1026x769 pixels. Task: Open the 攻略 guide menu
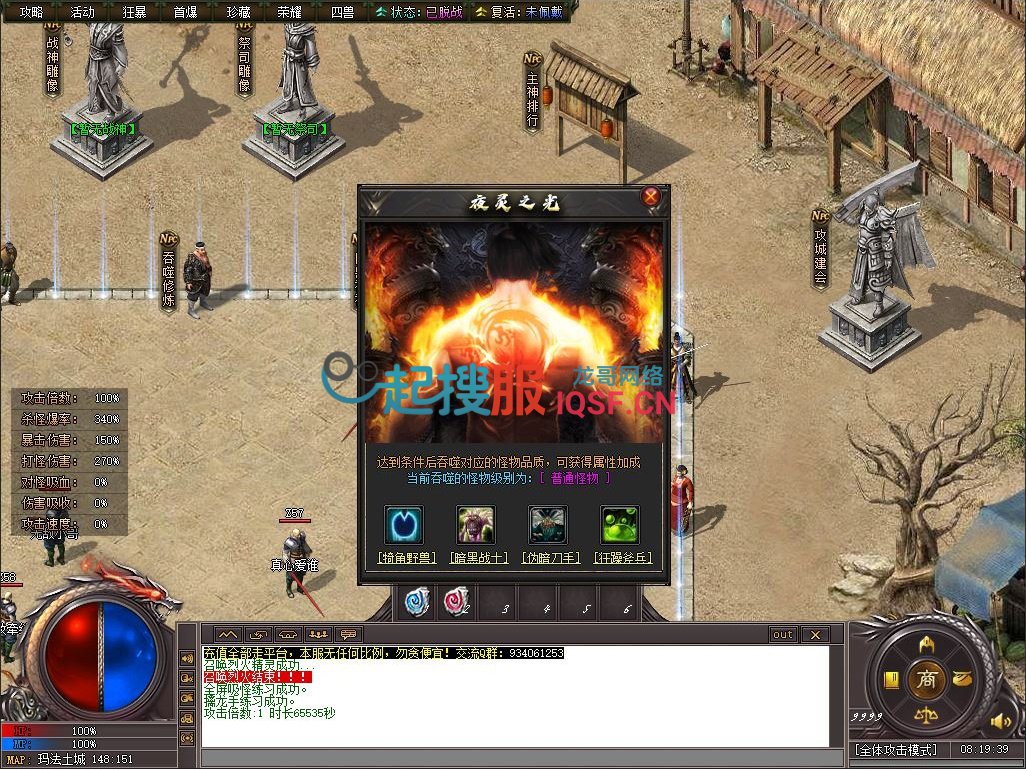tap(32, 12)
